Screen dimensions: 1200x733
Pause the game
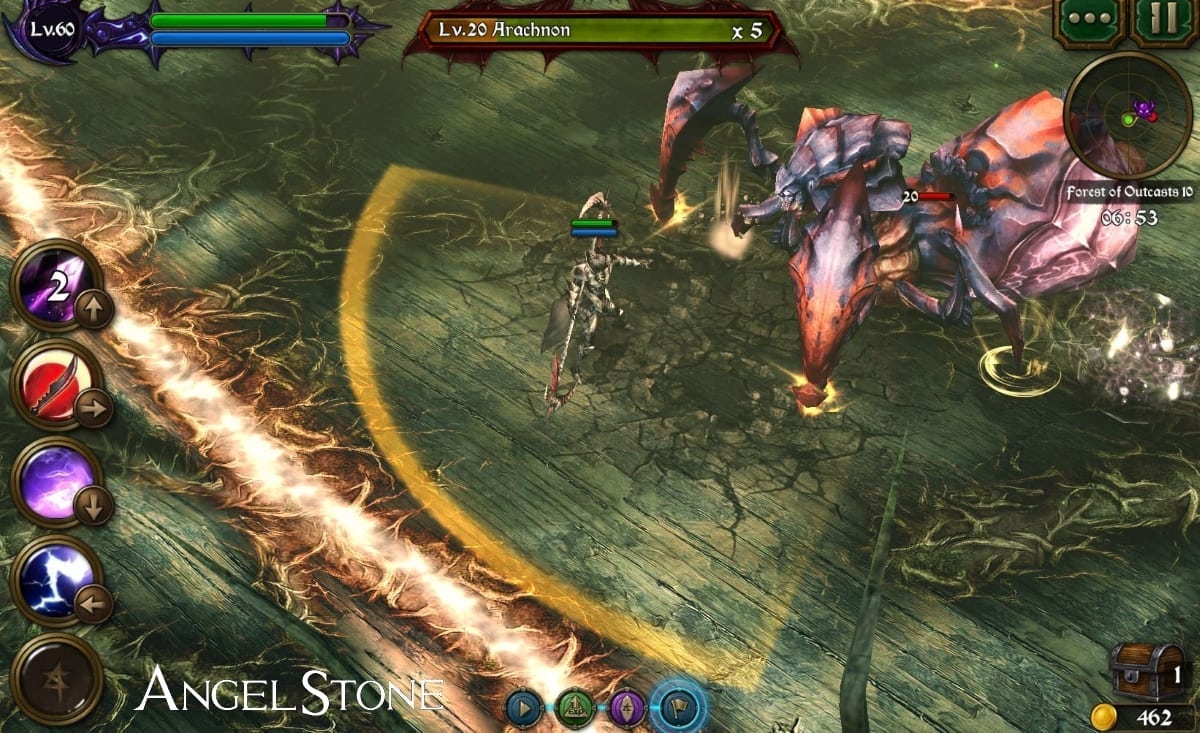pyautogui.click(x=1164, y=22)
